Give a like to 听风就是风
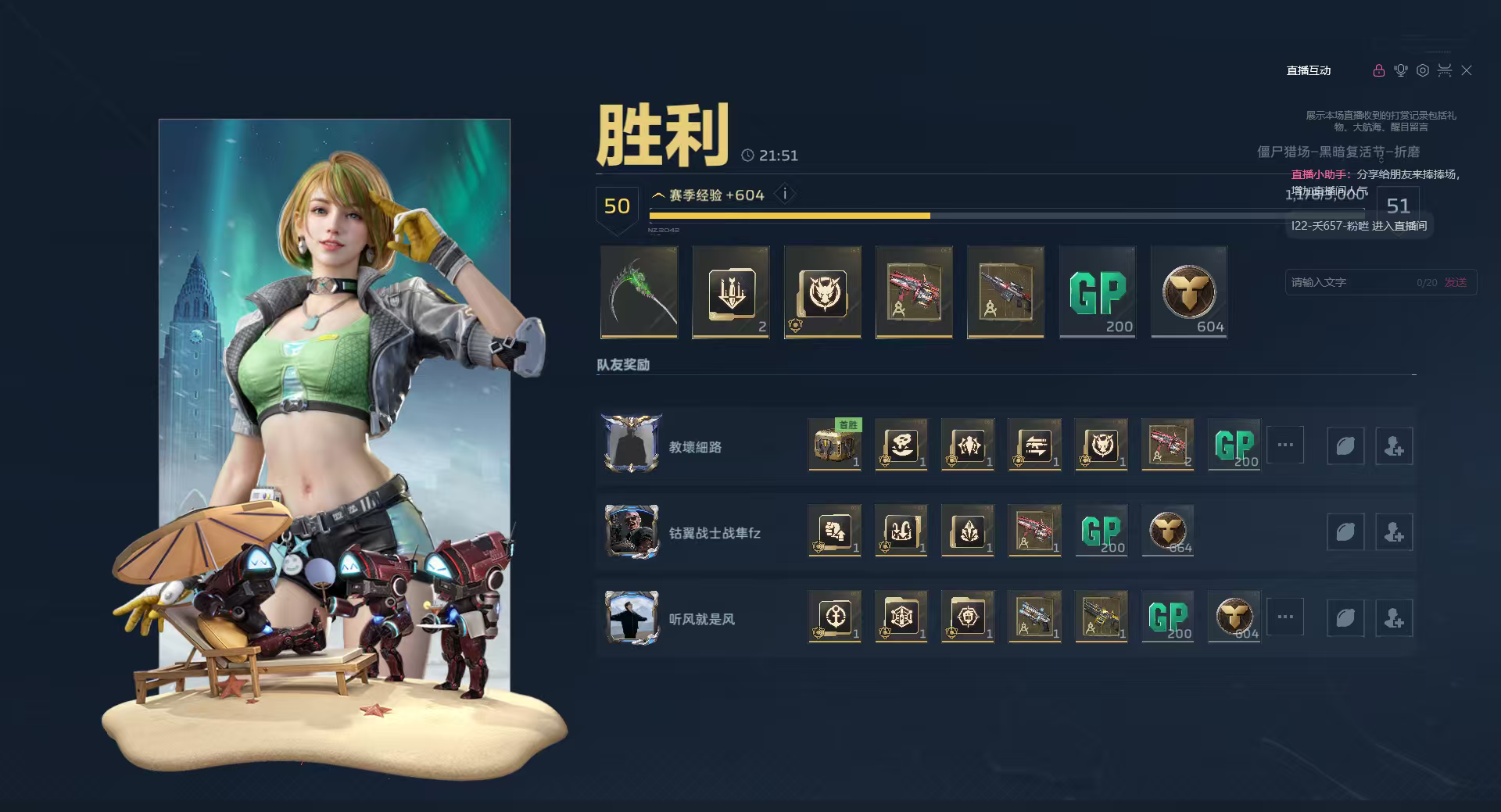Image resolution: width=1501 pixels, height=812 pixels. (x=1345, y=618)
